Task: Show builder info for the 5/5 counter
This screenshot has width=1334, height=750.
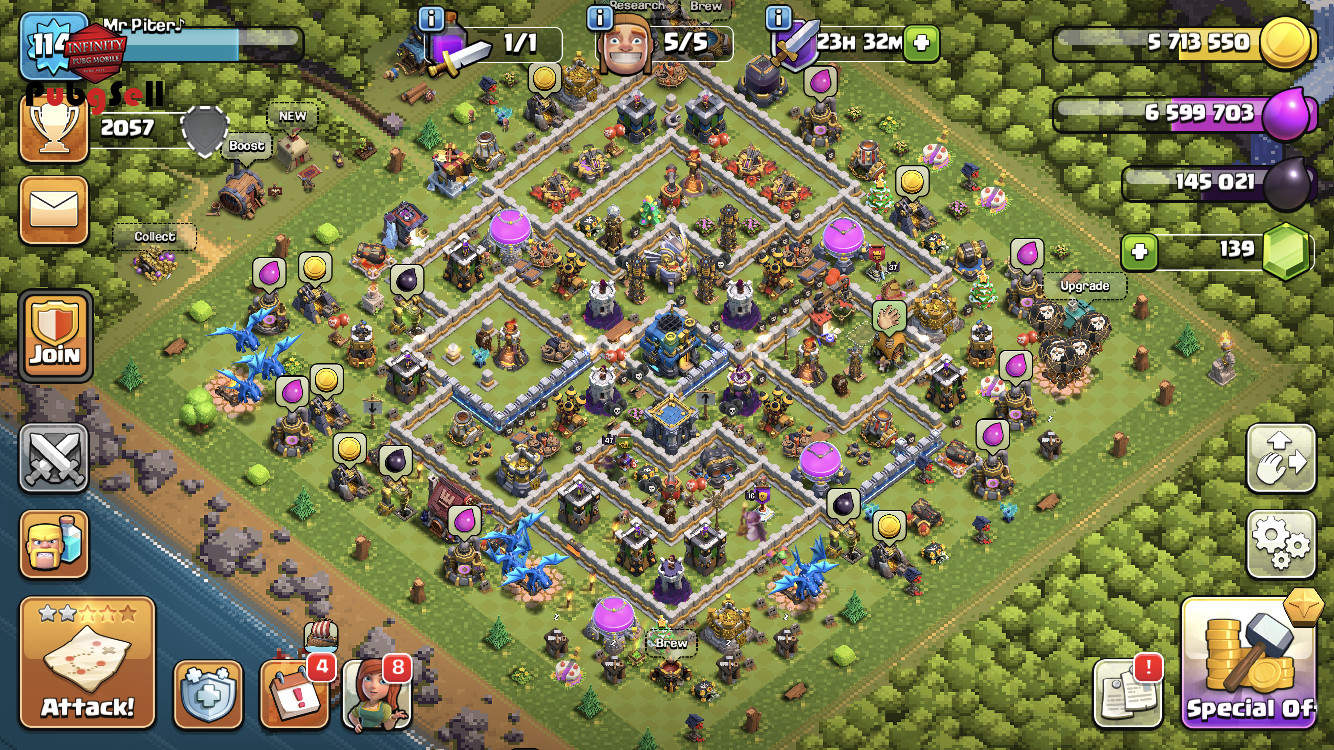Action: (x=599, y=17)
